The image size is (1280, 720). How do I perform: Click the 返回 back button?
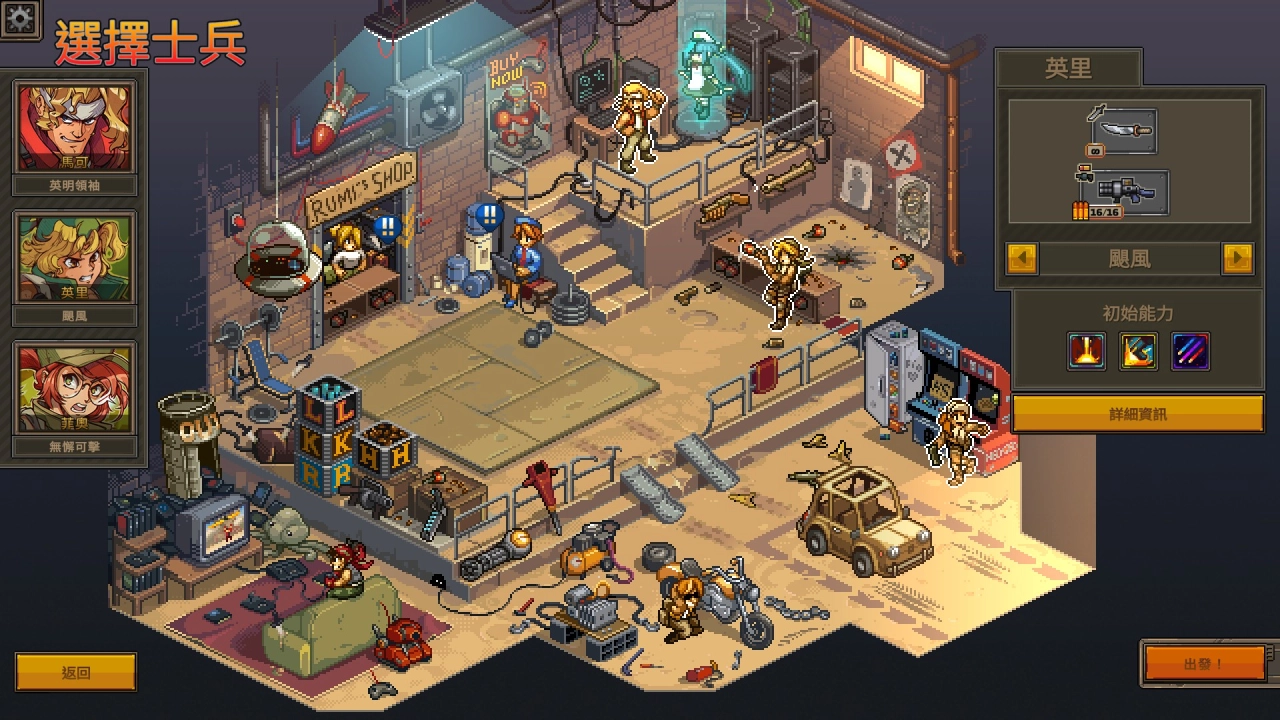click(76, 672)
